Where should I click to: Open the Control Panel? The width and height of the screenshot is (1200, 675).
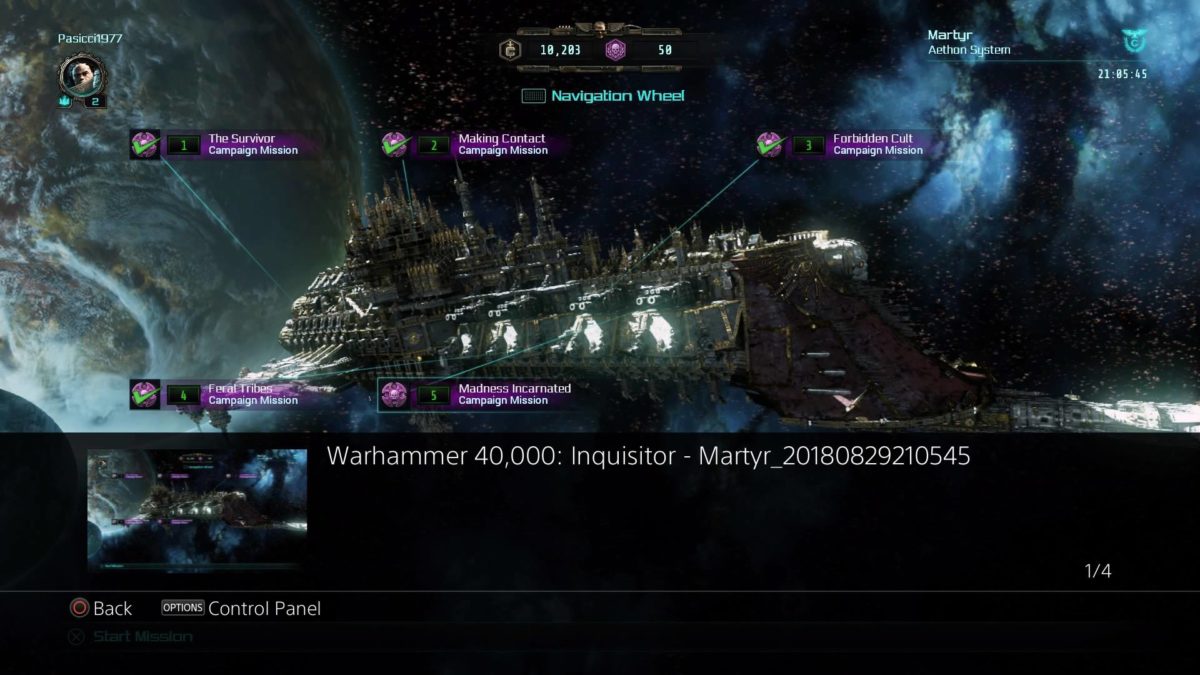(x=241, y=608)
